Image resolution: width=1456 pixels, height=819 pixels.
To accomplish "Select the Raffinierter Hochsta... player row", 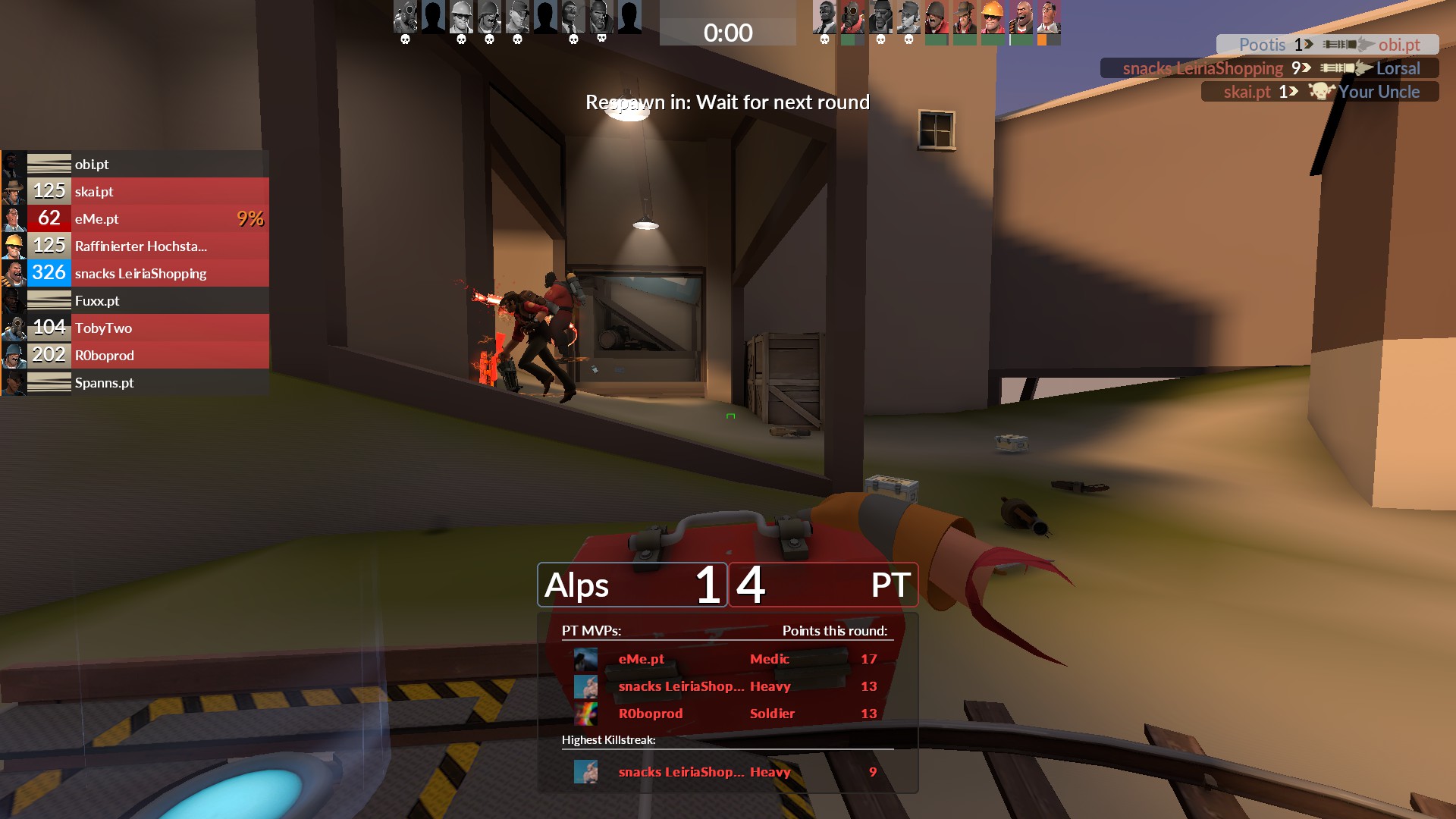I will coord(135,246).
